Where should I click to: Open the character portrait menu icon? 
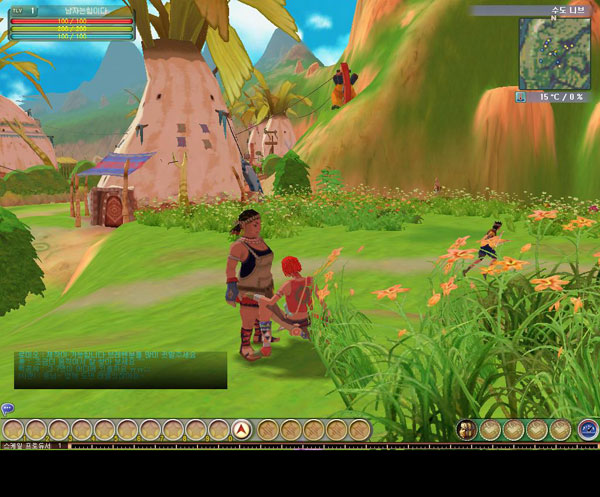pyautogui.click(x=466, y=430)
